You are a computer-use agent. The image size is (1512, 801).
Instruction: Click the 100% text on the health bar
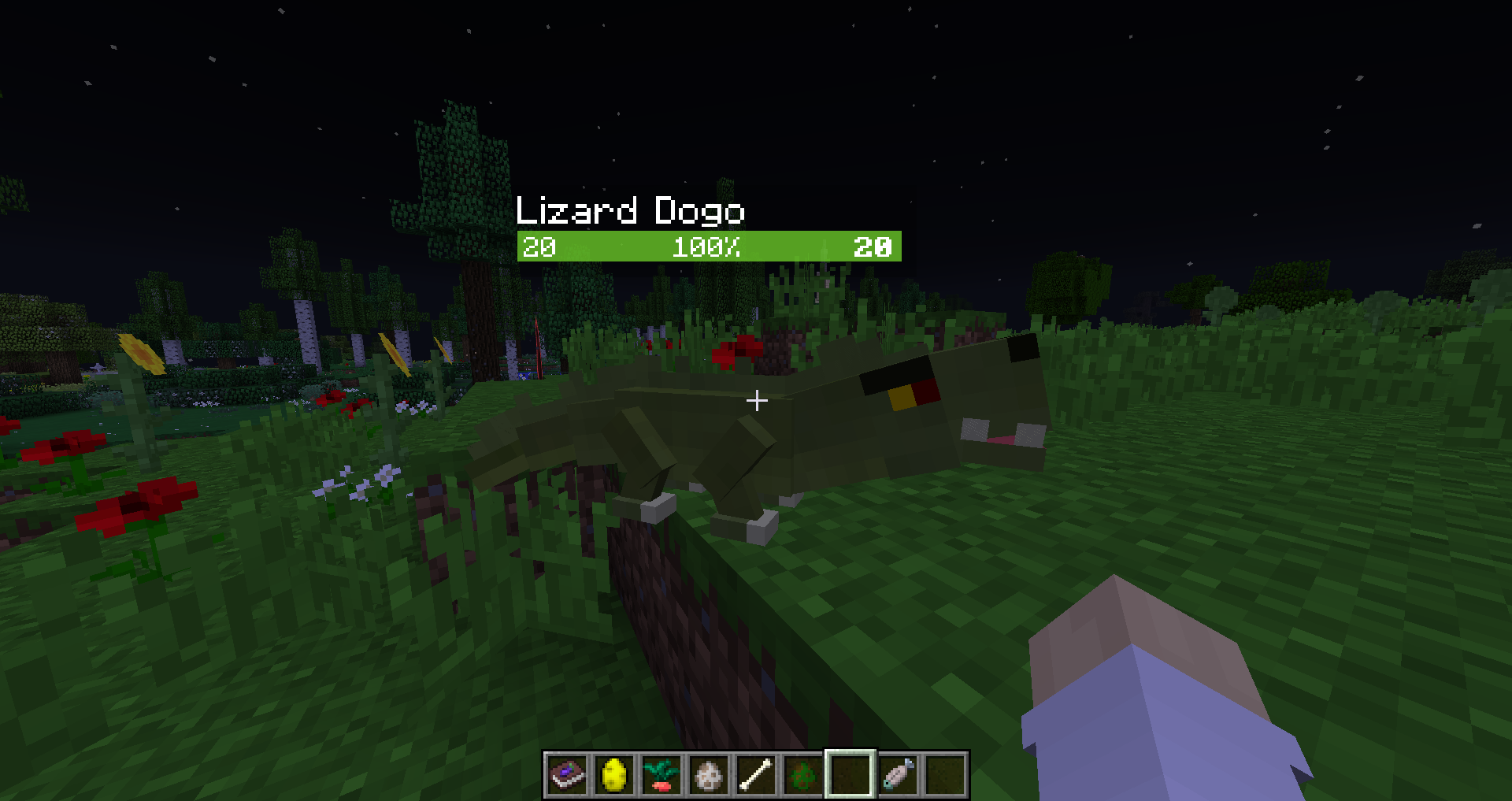tap(707, 248)
